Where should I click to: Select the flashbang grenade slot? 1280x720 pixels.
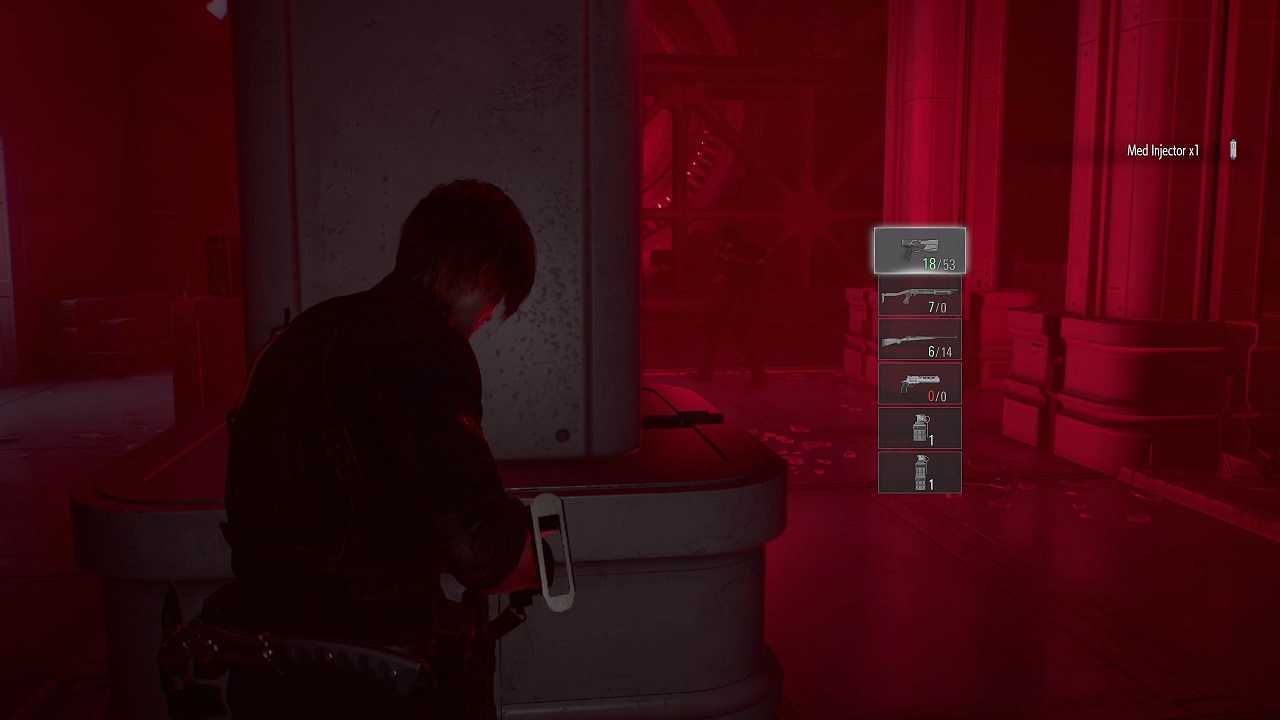click(x=920, y=471)
